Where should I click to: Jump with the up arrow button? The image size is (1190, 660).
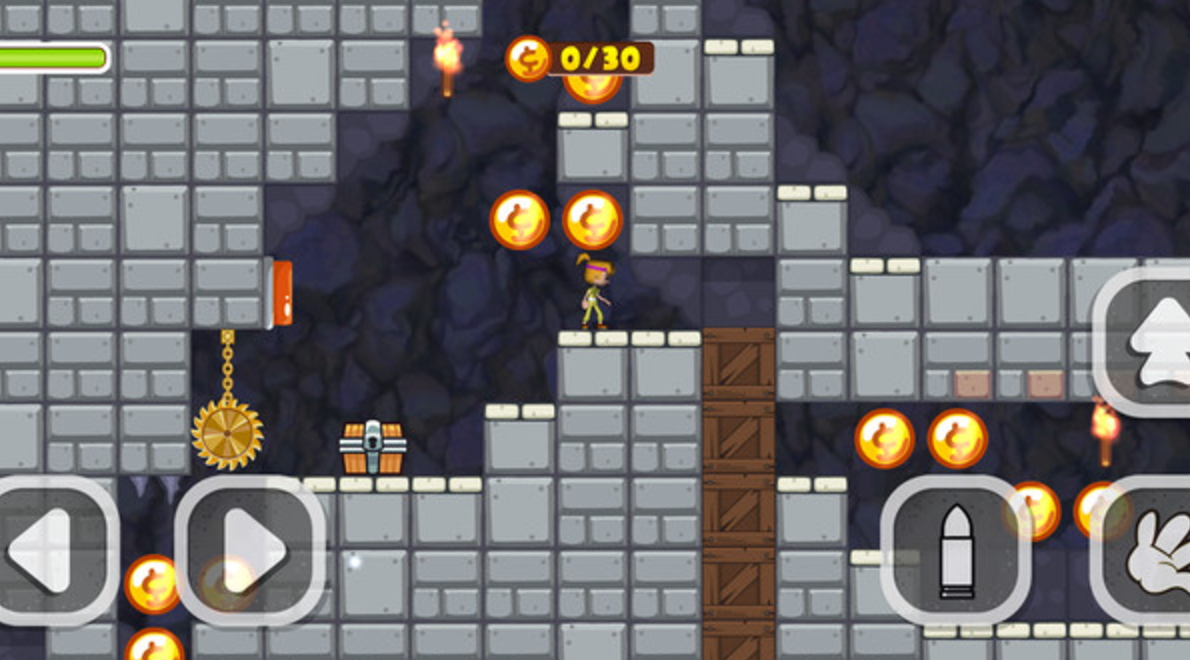point(1150,340)
